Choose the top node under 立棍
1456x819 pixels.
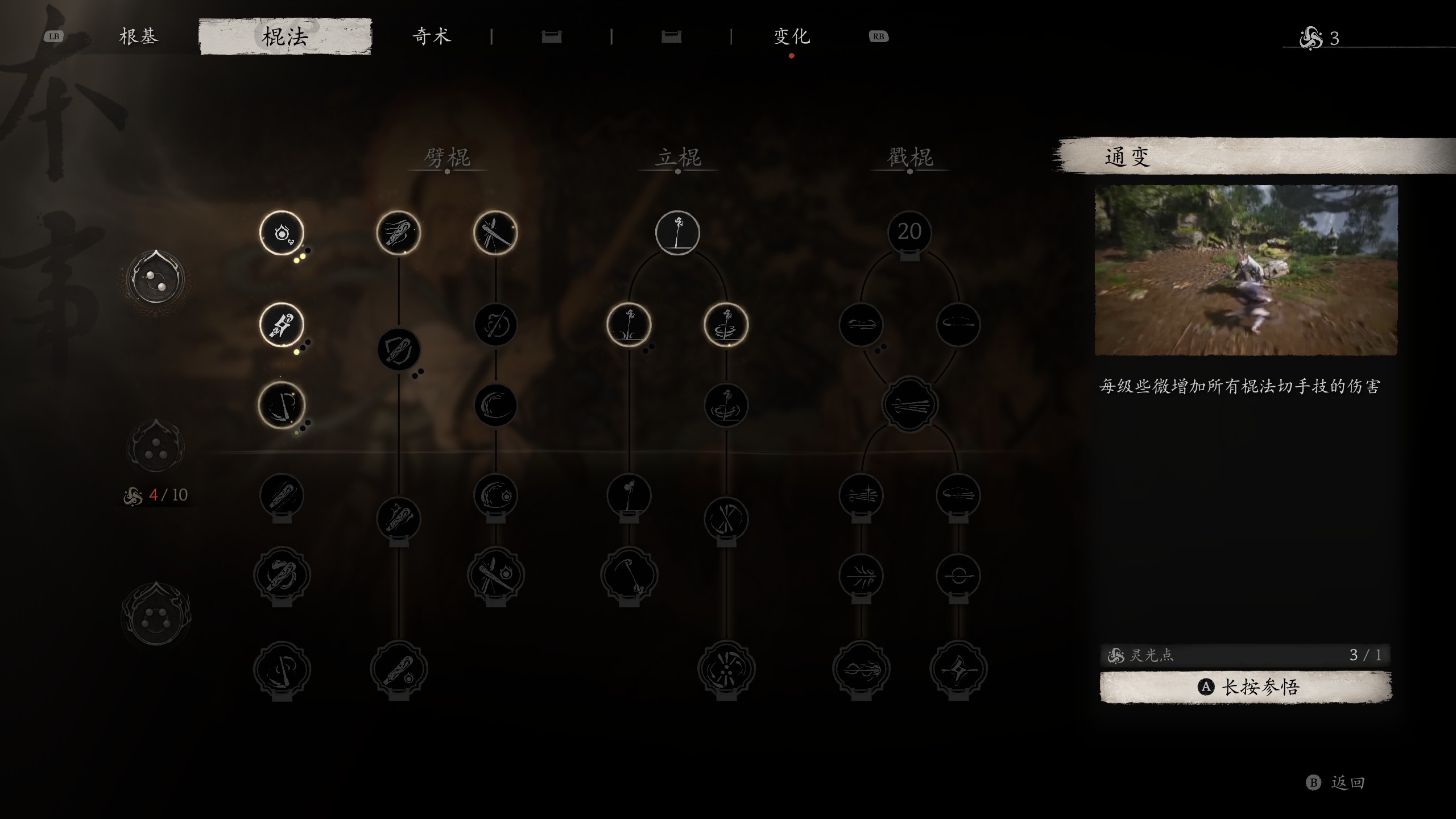(x=677, y=233)
